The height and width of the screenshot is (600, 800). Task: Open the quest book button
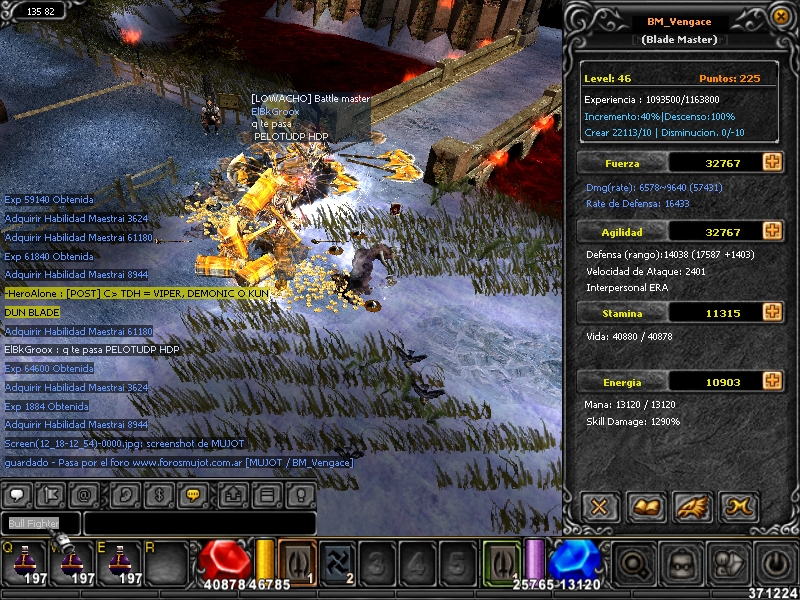pos(646,506)
